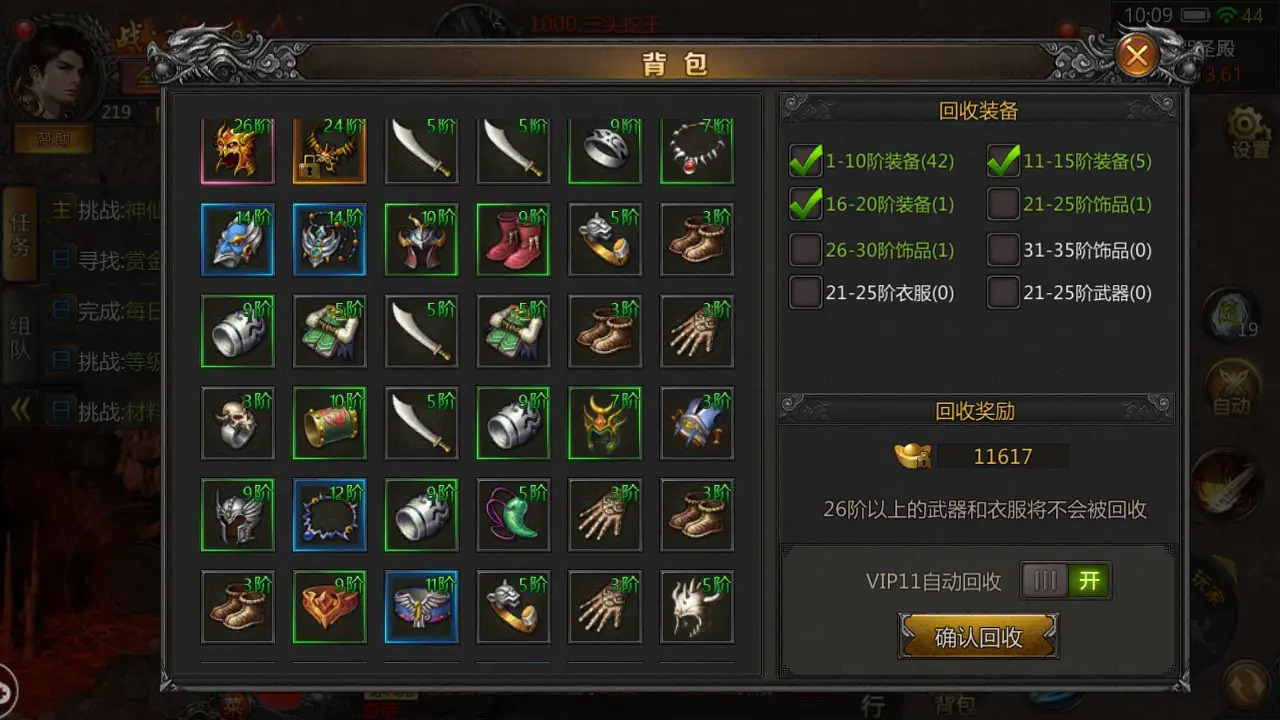Select the 26阶 red-gold helmet slot
Image resolution: width=1280 pixels, height=720 pixels.
coord(237,150)
